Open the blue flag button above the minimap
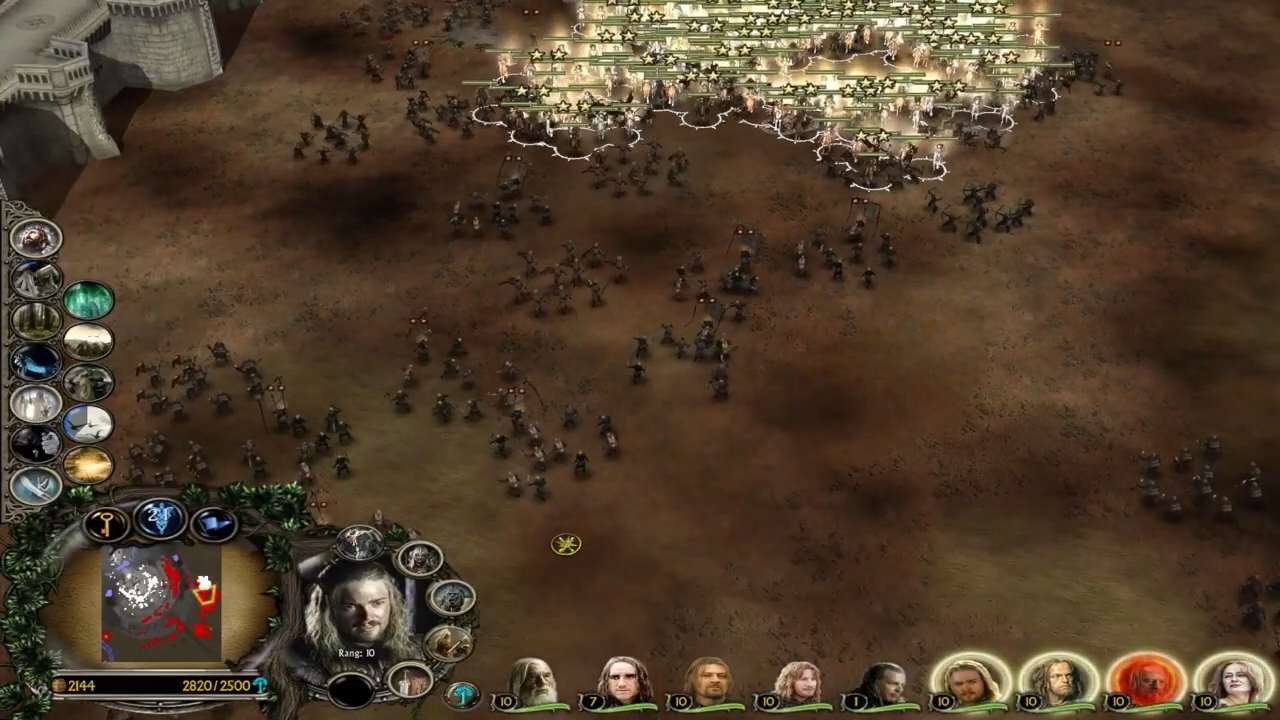Screen dimensions: 1280x720 (x=212, y=523)
